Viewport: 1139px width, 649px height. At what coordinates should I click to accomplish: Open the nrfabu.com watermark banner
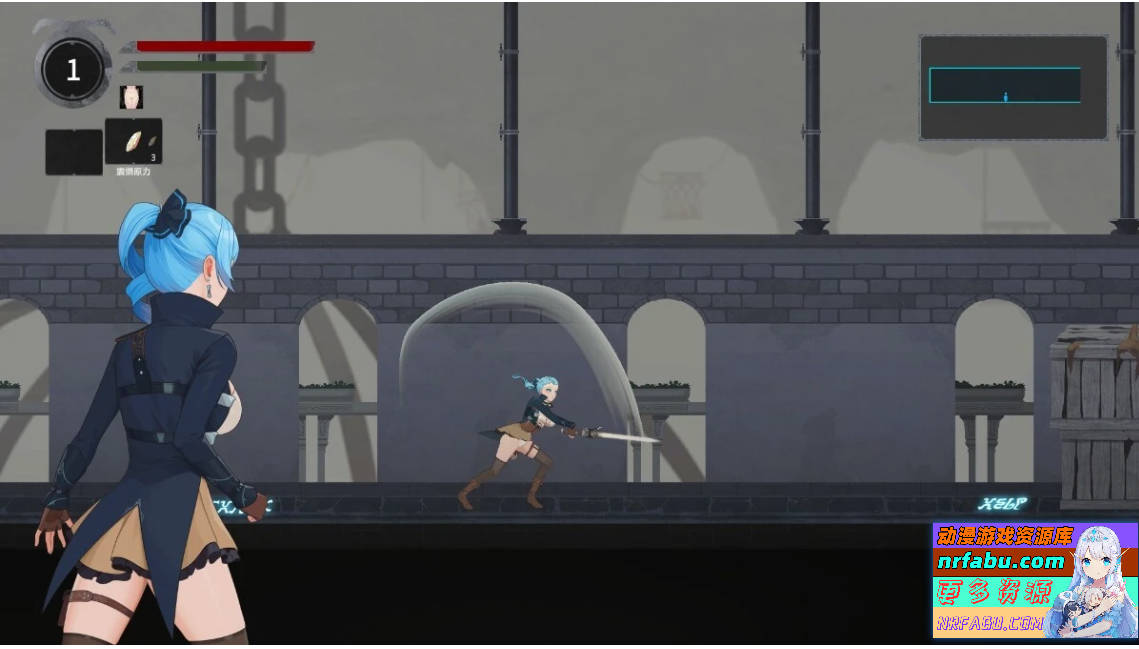[1034, 580]
